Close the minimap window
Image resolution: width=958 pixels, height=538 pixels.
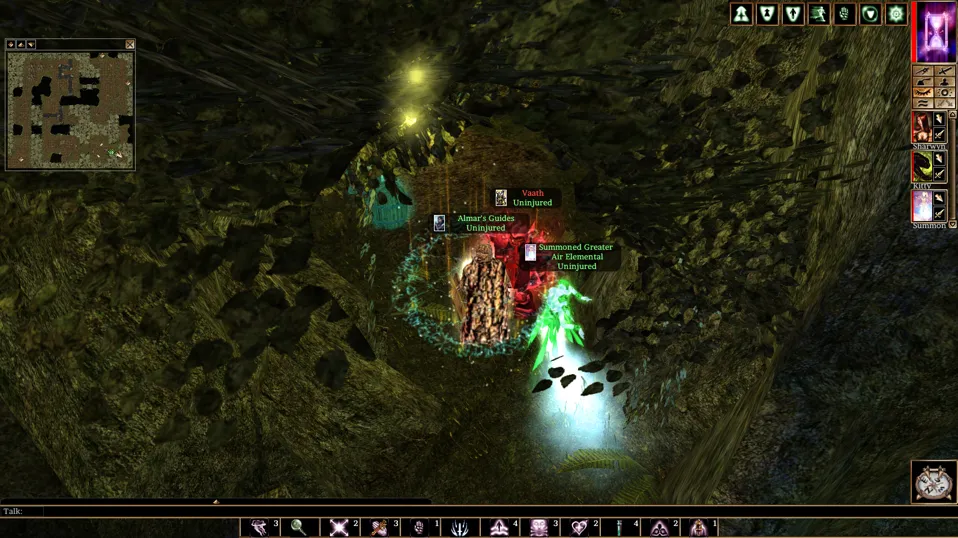click(x=130, y=45)
